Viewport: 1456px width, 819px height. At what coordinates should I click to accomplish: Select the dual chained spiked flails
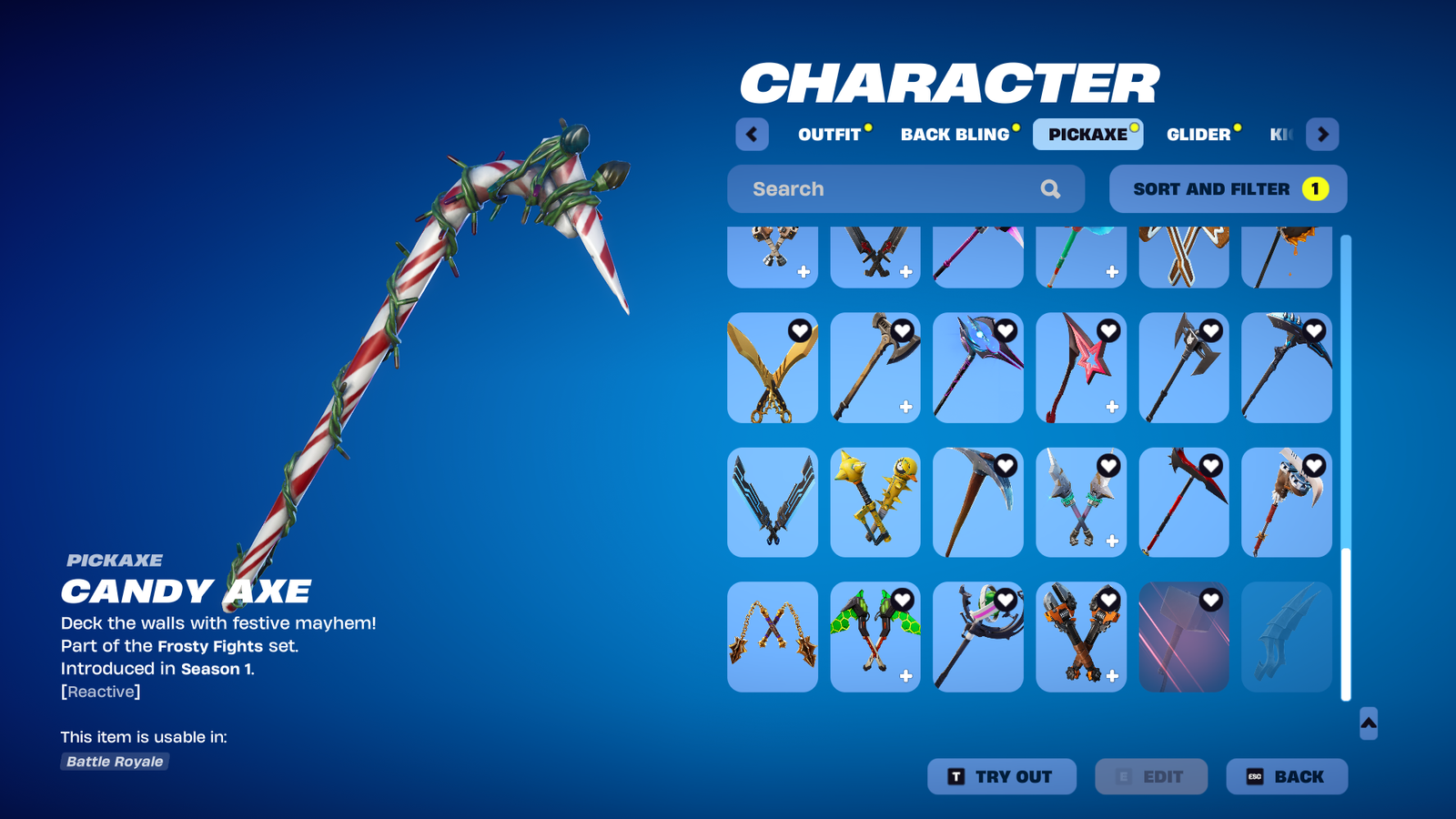tap(773, 637)
